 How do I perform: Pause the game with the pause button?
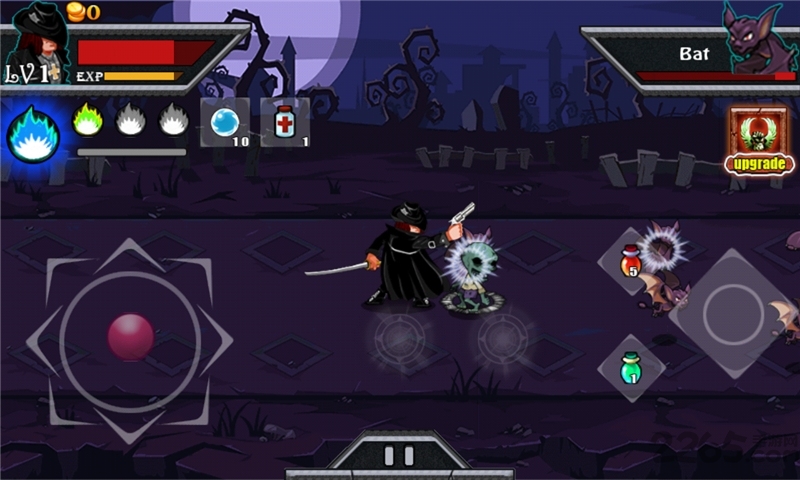[399, 456]
